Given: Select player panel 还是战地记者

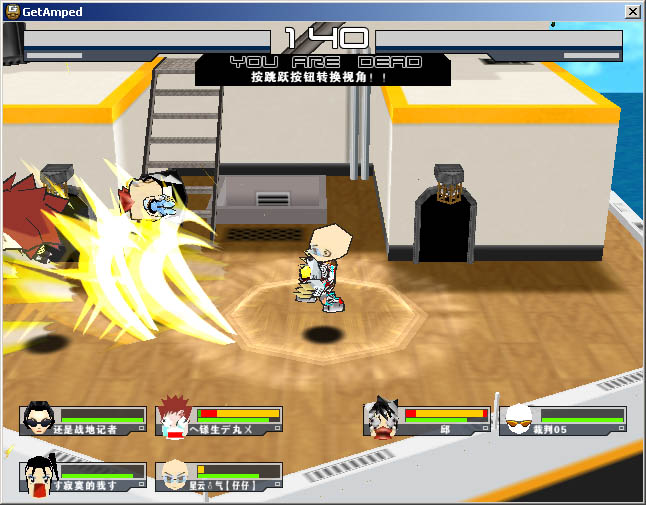Looking at the screenshot, I should (84, 420).
